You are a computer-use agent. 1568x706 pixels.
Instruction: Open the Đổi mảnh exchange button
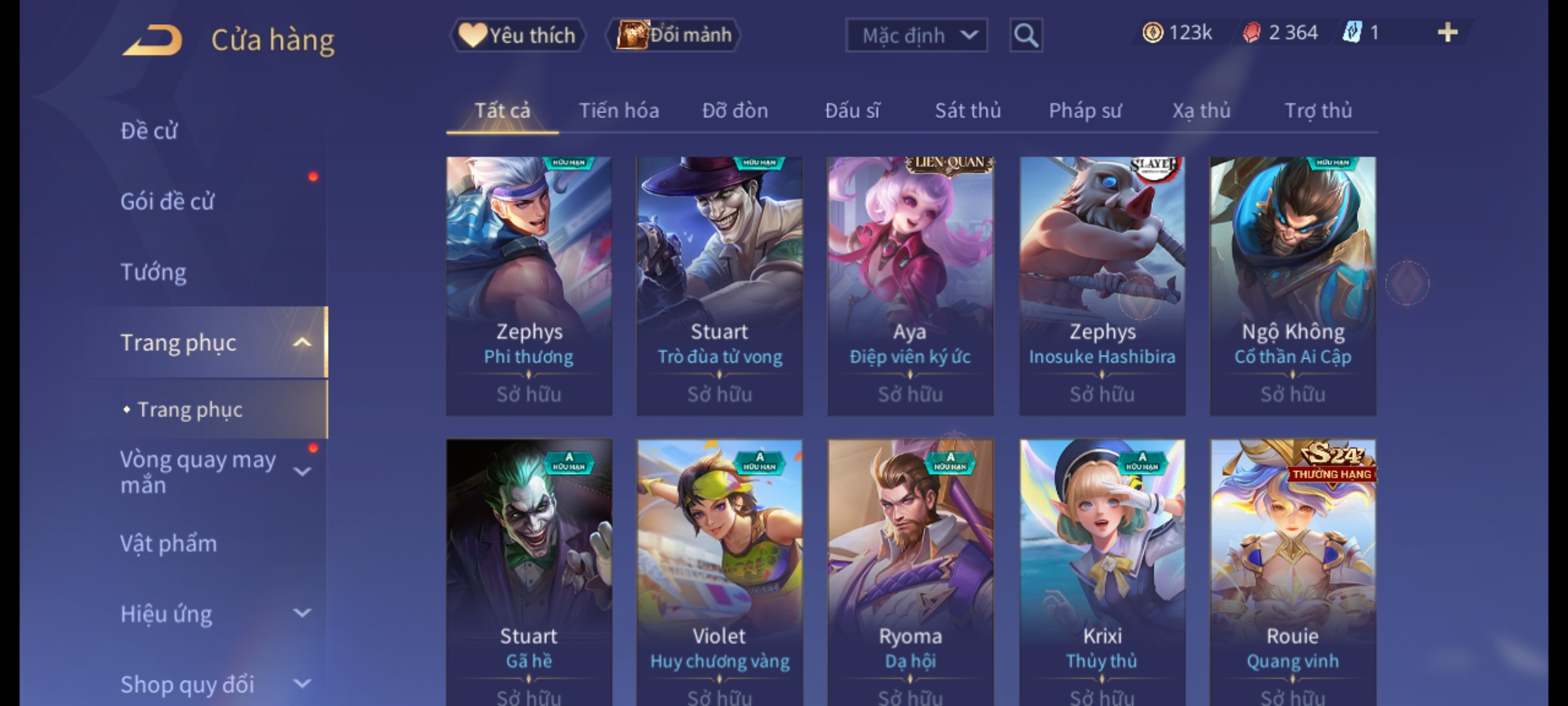[674, 35]
